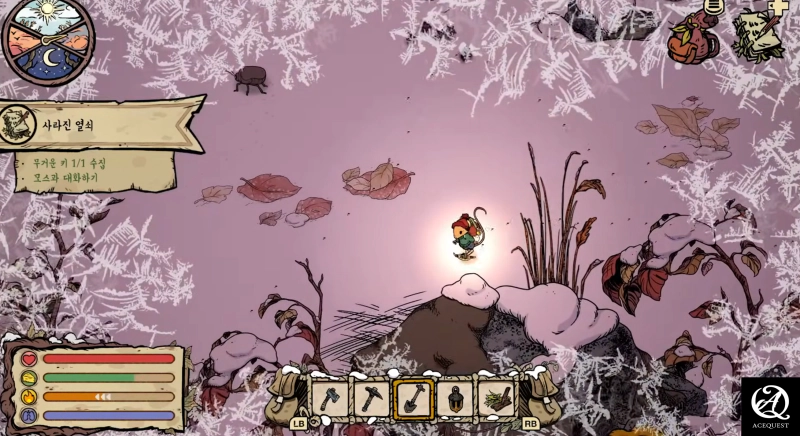Select the lantern slot in the hotbar
Viewport: 800px width, 436px height.
coord(454,398)
